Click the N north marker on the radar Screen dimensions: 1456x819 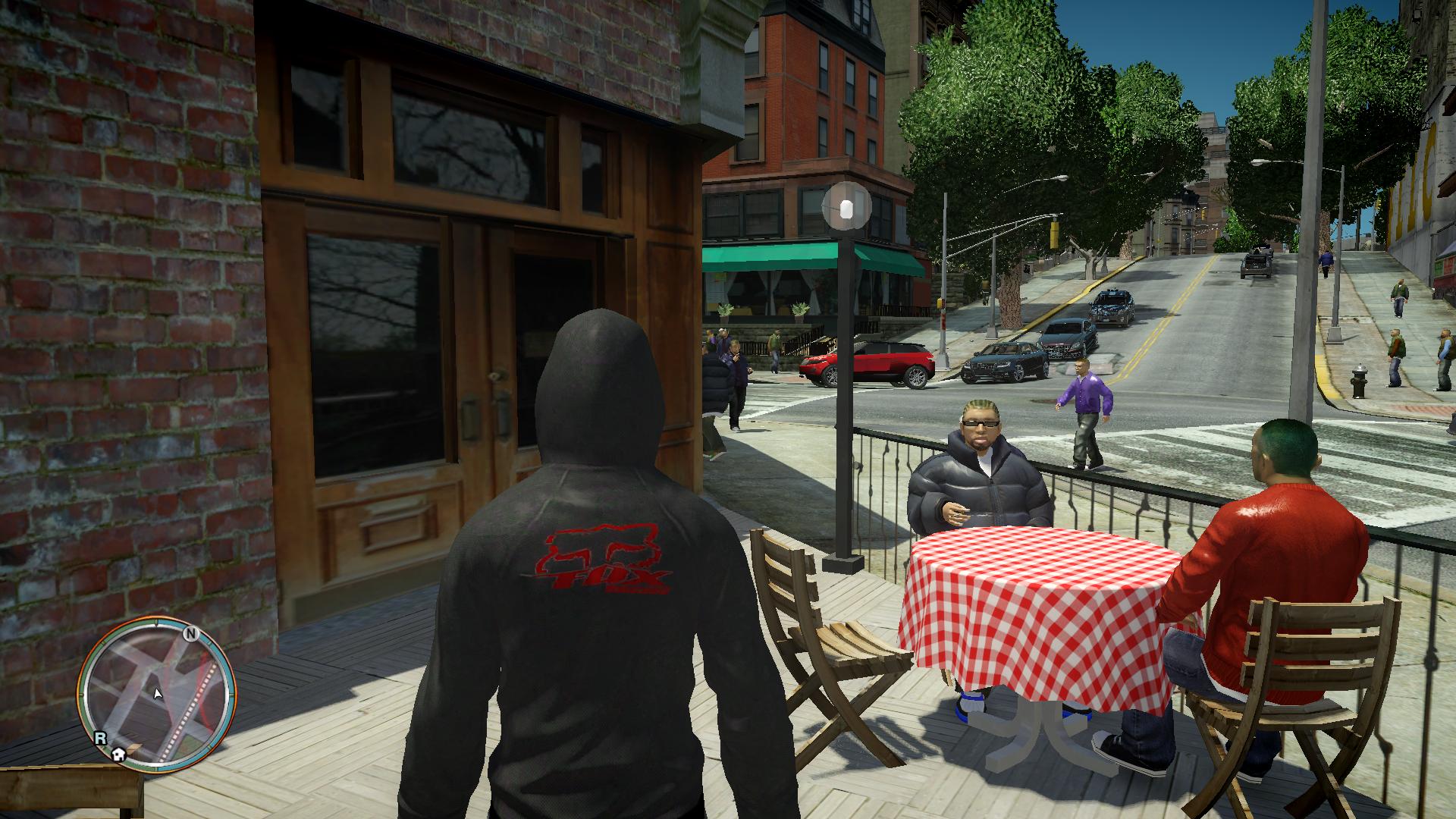[x=190, y=633]
